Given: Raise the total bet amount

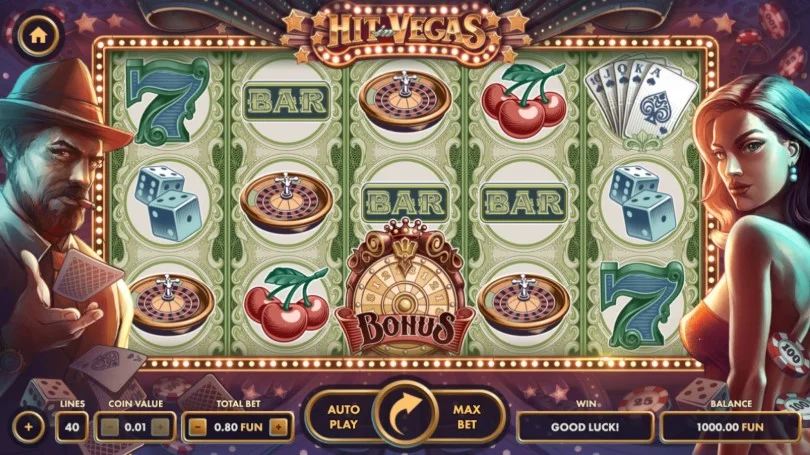Looking at the screenshot, I should (278, 427).
